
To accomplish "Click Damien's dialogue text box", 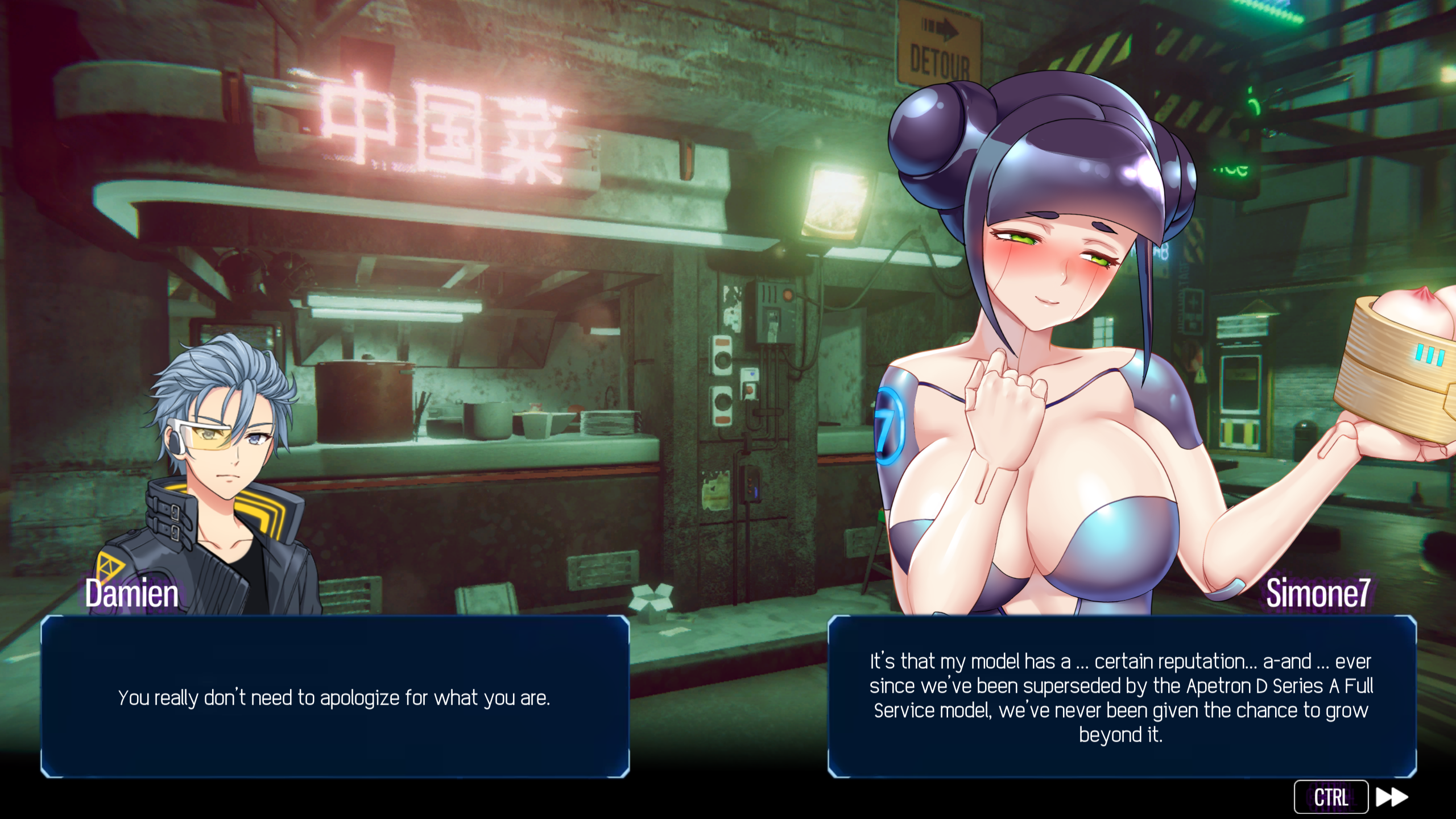I will [335, 697].
